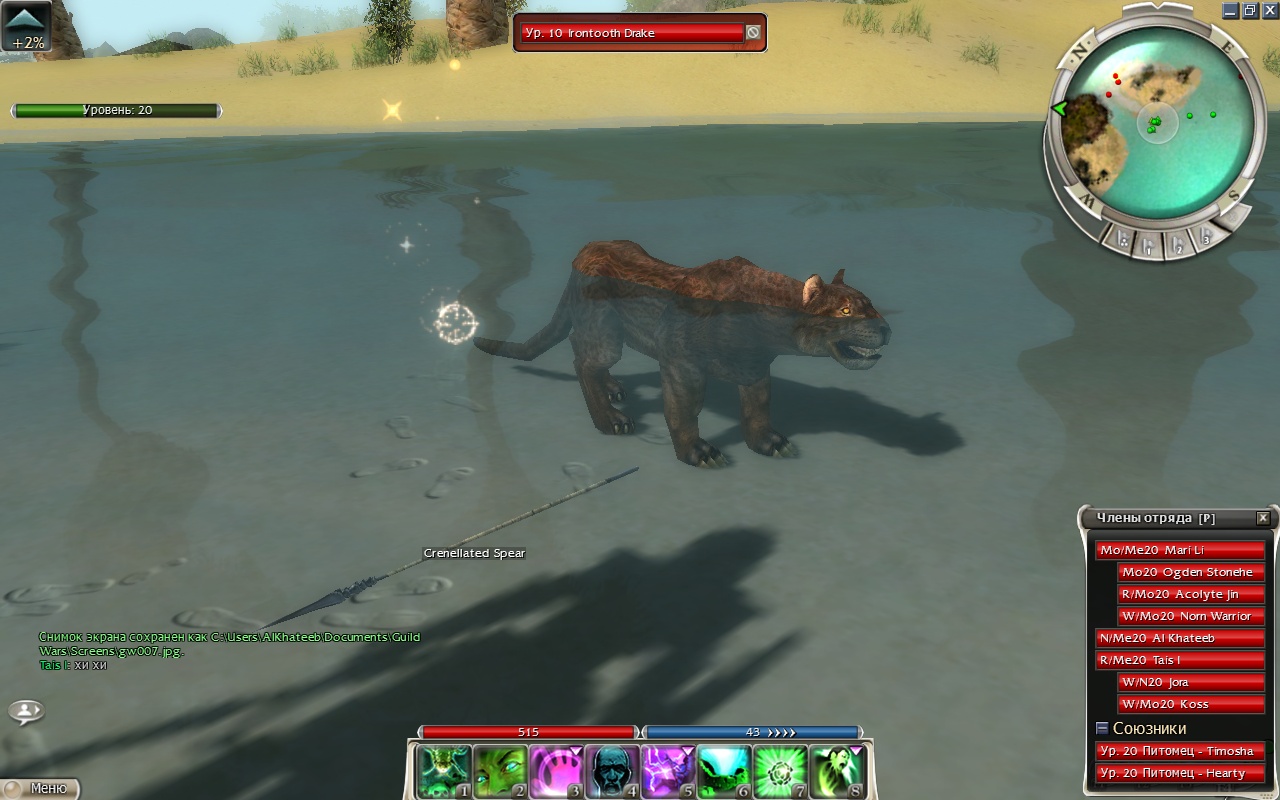Select the Norn Warrior party row
The height and width of the screenshot is (800, 1280).
(x=1191, y=616)
